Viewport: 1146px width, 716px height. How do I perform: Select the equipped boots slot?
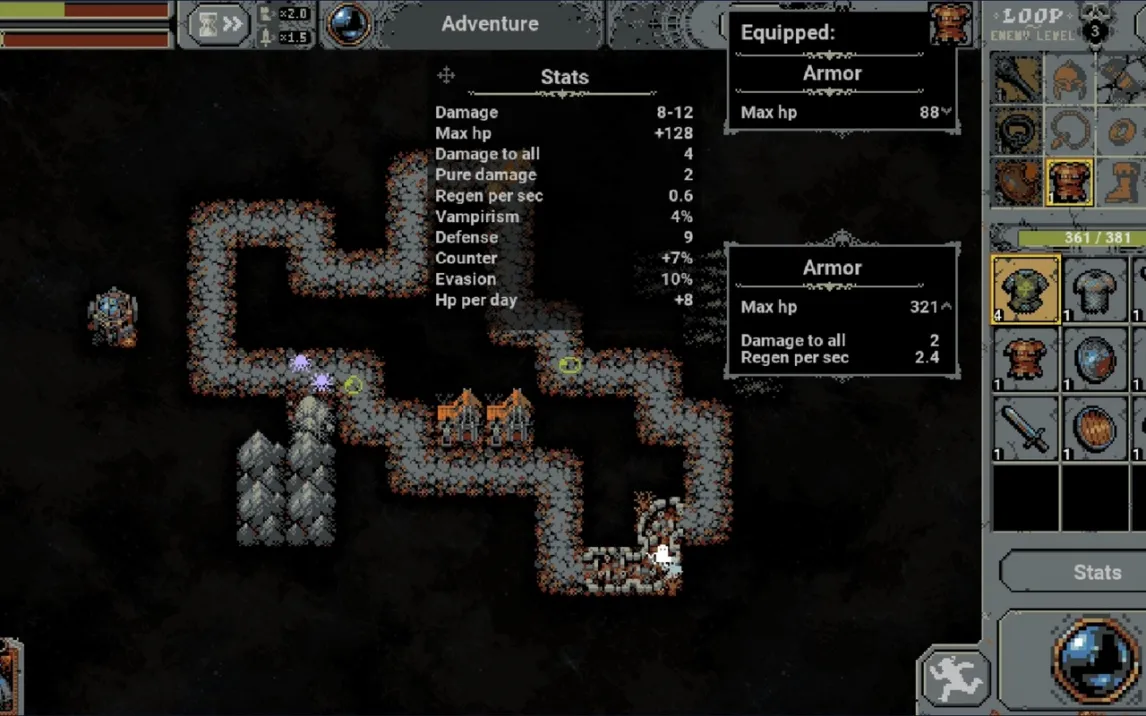pyautogui.click(x=1122, y=183)
